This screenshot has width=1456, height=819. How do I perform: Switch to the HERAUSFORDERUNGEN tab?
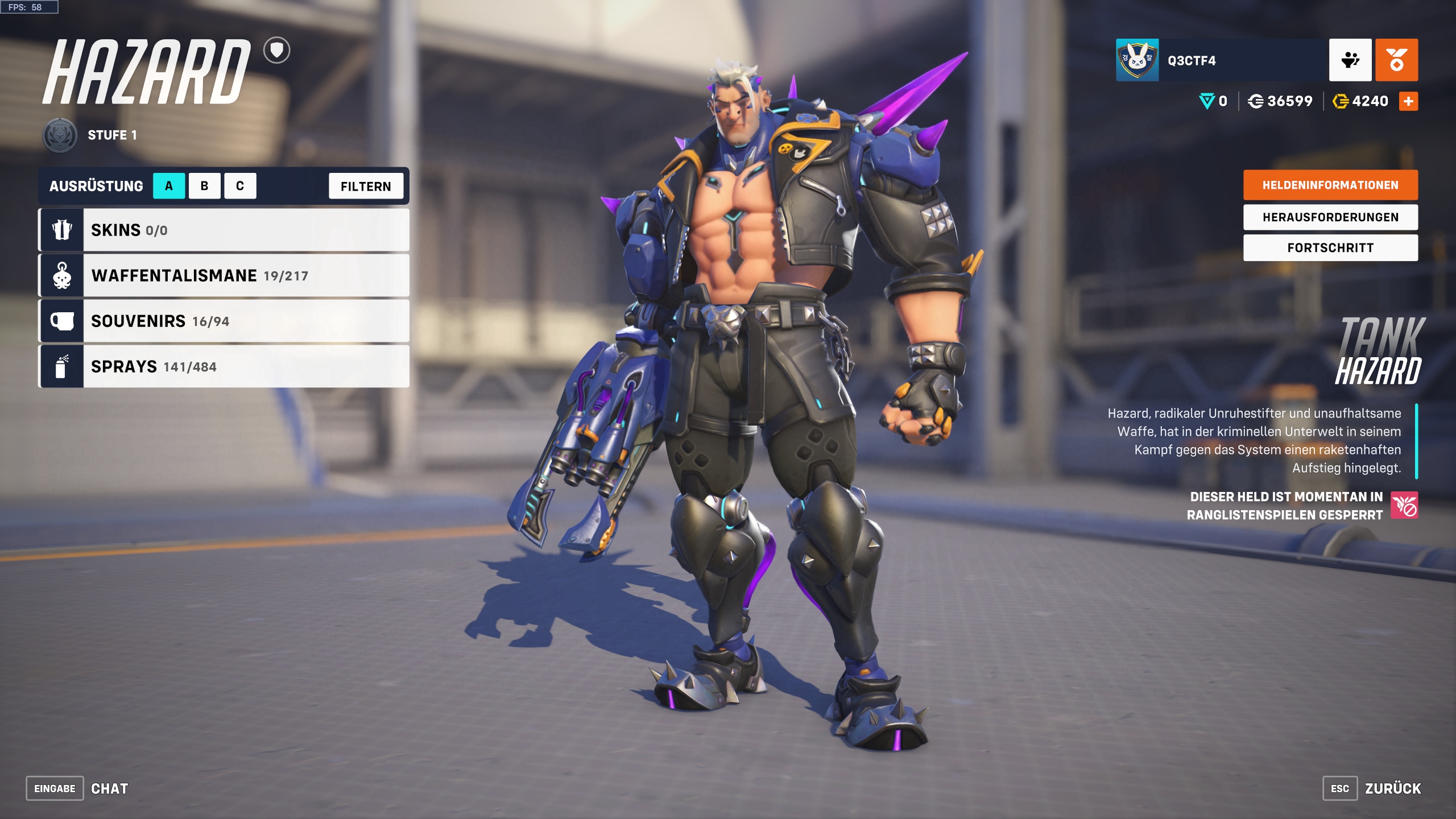1330,217
